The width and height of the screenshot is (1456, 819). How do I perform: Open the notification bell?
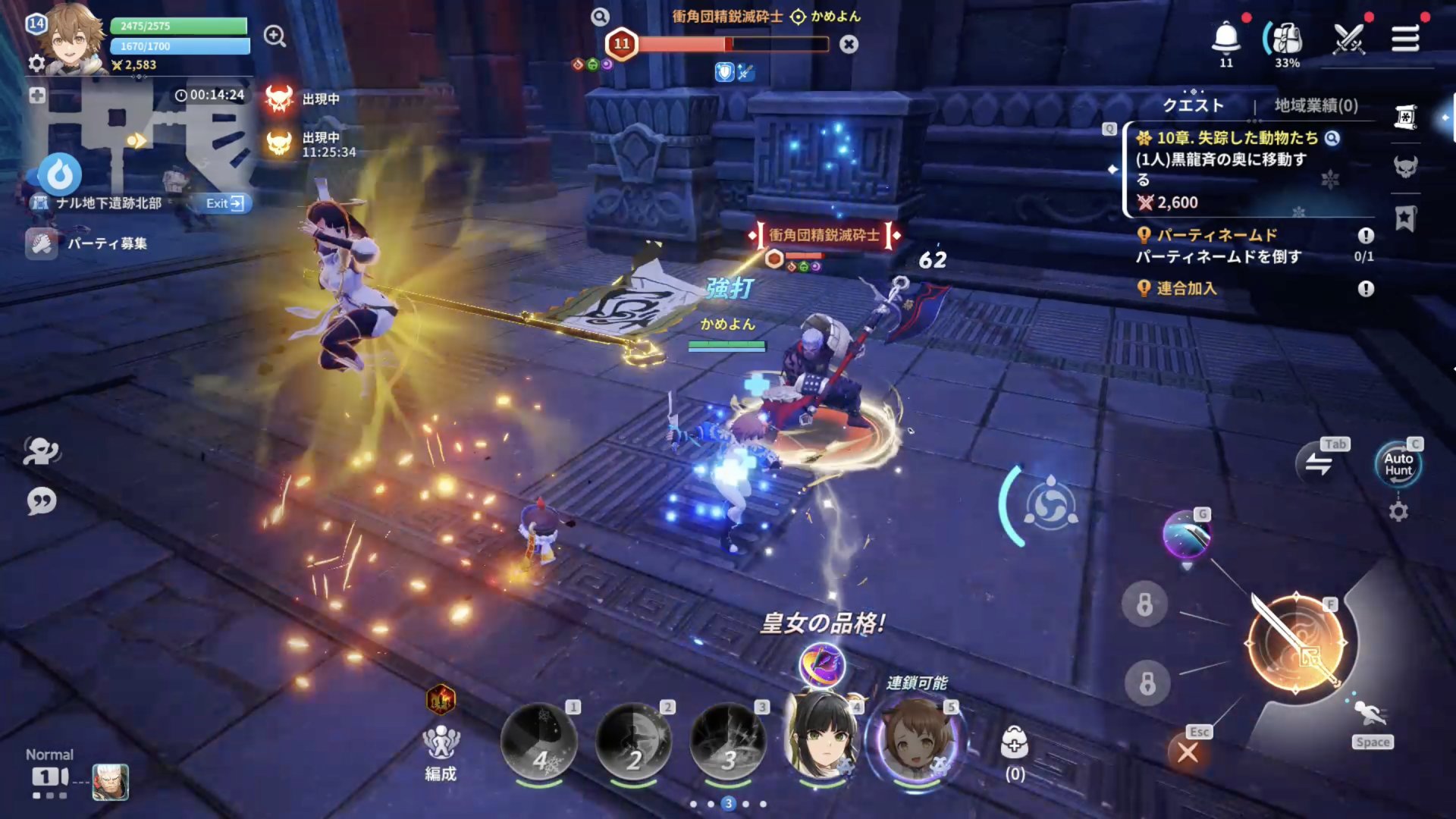[x=1225, y=38]
